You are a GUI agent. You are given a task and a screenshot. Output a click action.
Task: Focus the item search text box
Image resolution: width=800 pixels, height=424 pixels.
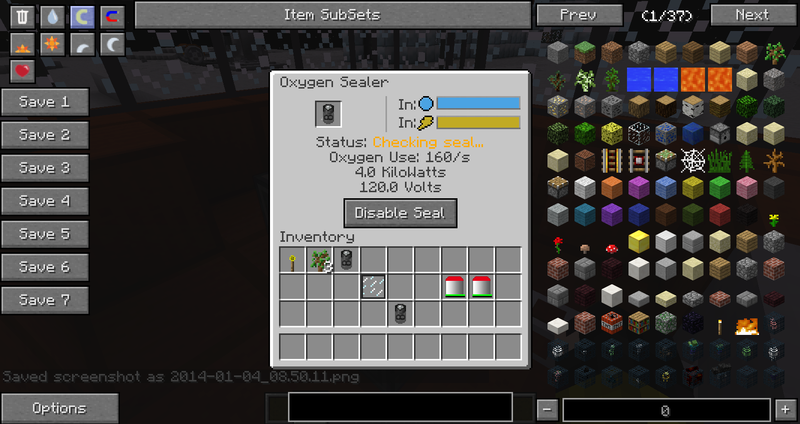point(400,407)
